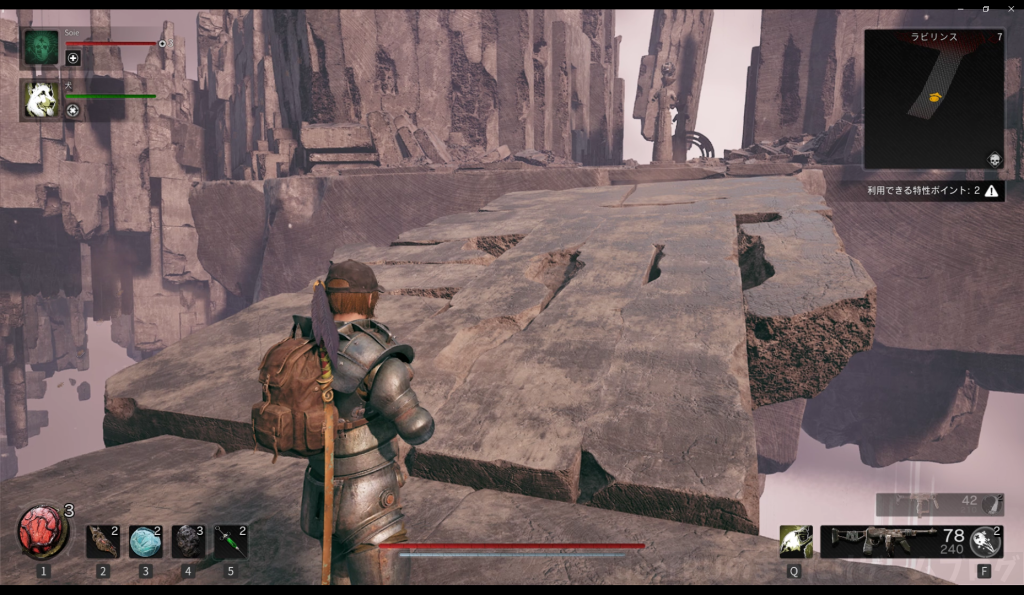Click the Soie player portrait
Screen dimensions: 1024x595
(41, 47)
